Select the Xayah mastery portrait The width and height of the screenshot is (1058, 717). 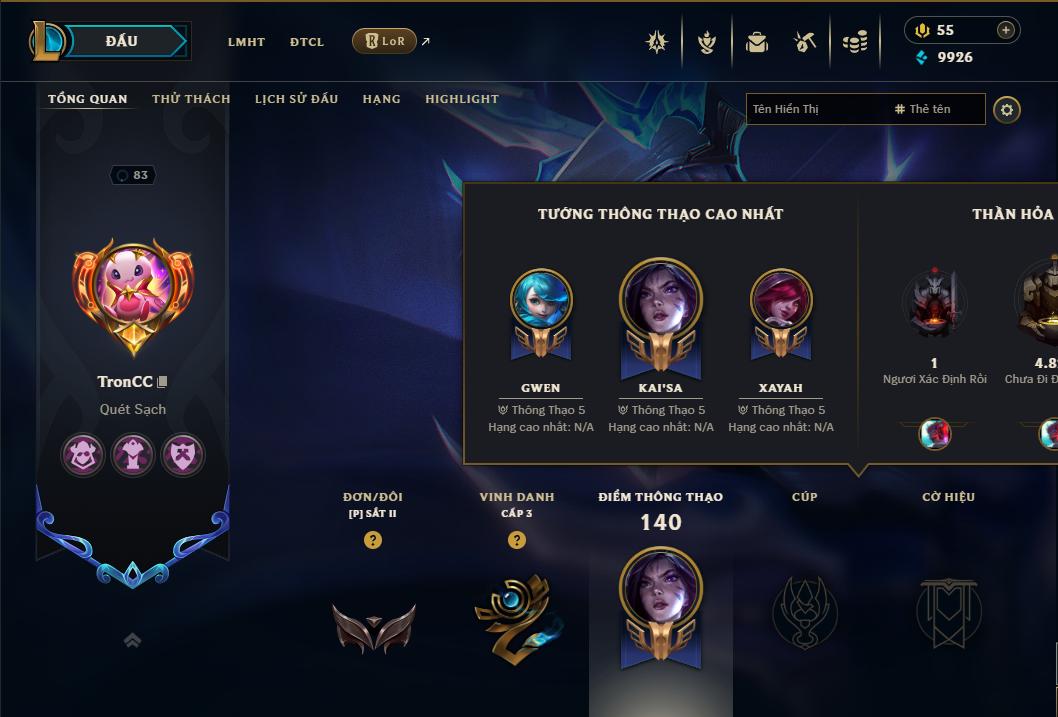pos(781,300)
